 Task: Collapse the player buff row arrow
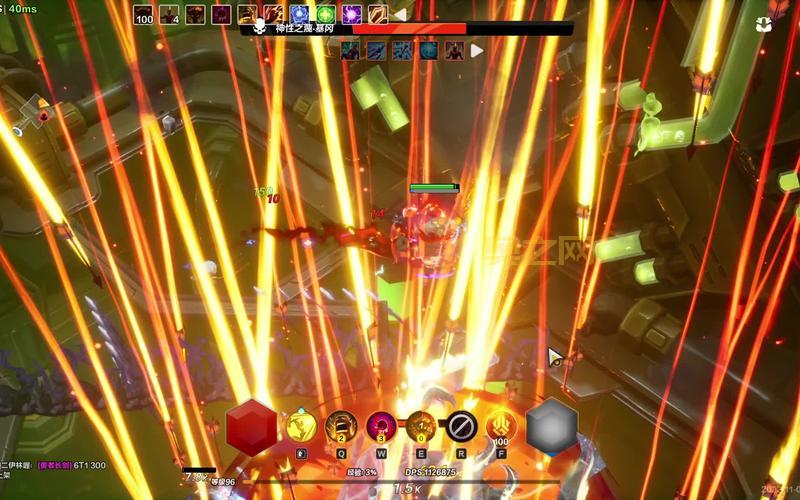click(x=400, y=15)
